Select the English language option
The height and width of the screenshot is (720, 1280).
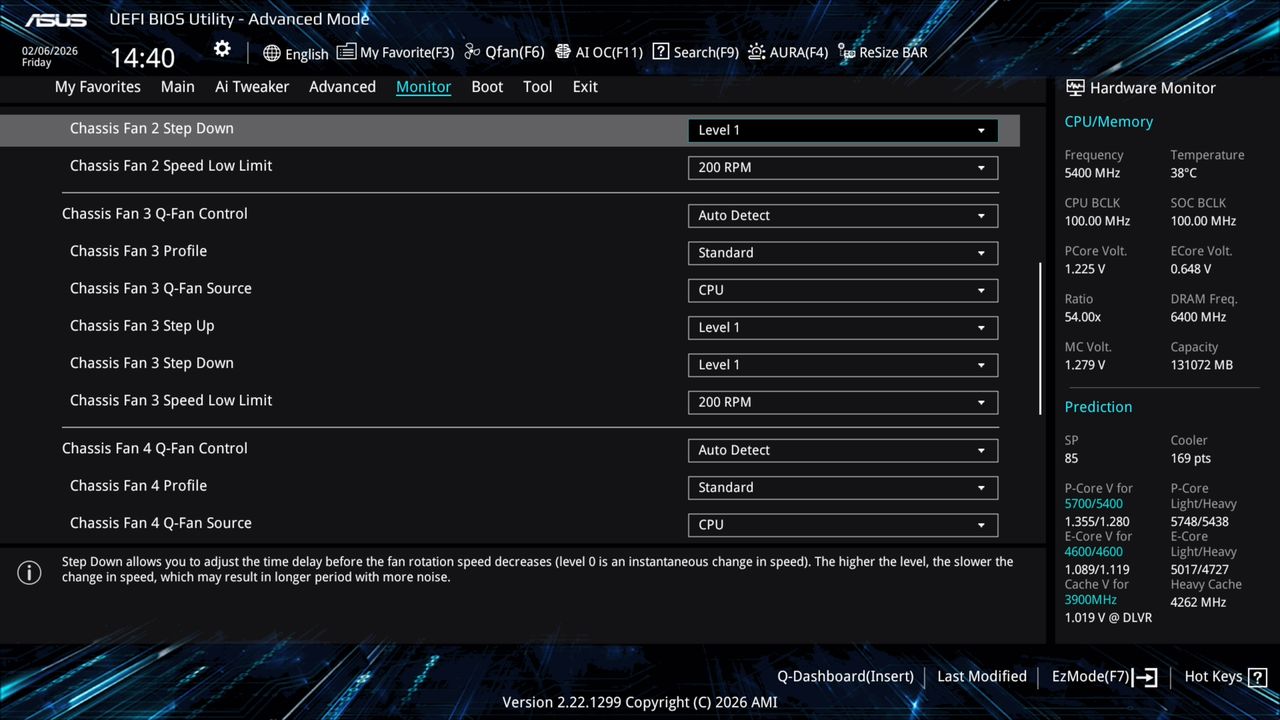296,53
